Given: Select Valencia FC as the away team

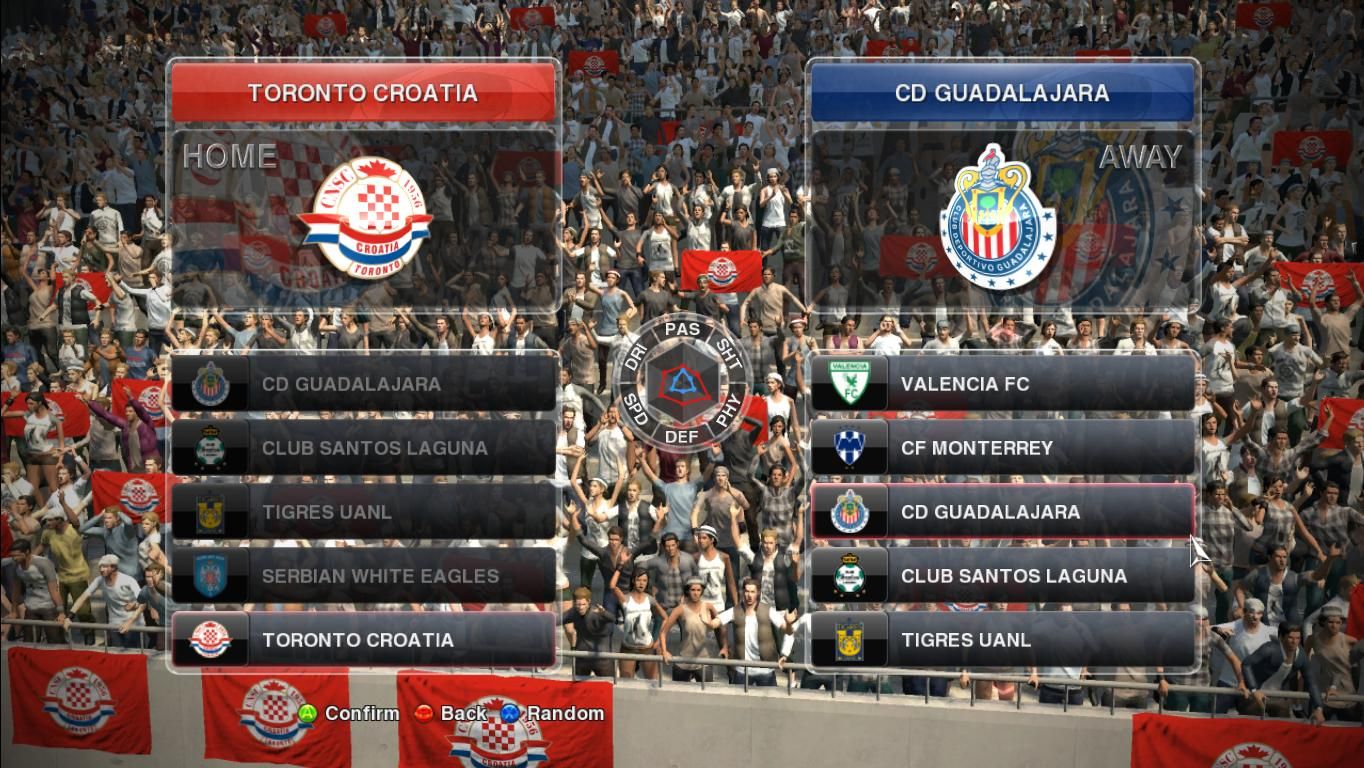Looking at the screenshot, I should [x=1002, y=384].
